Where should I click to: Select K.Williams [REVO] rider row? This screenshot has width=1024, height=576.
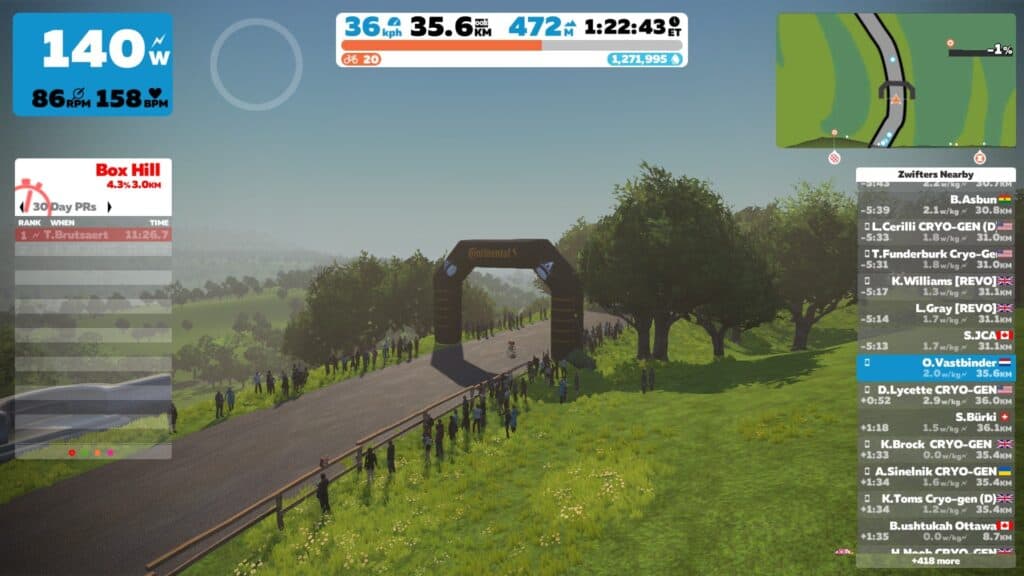pos(936,286)
